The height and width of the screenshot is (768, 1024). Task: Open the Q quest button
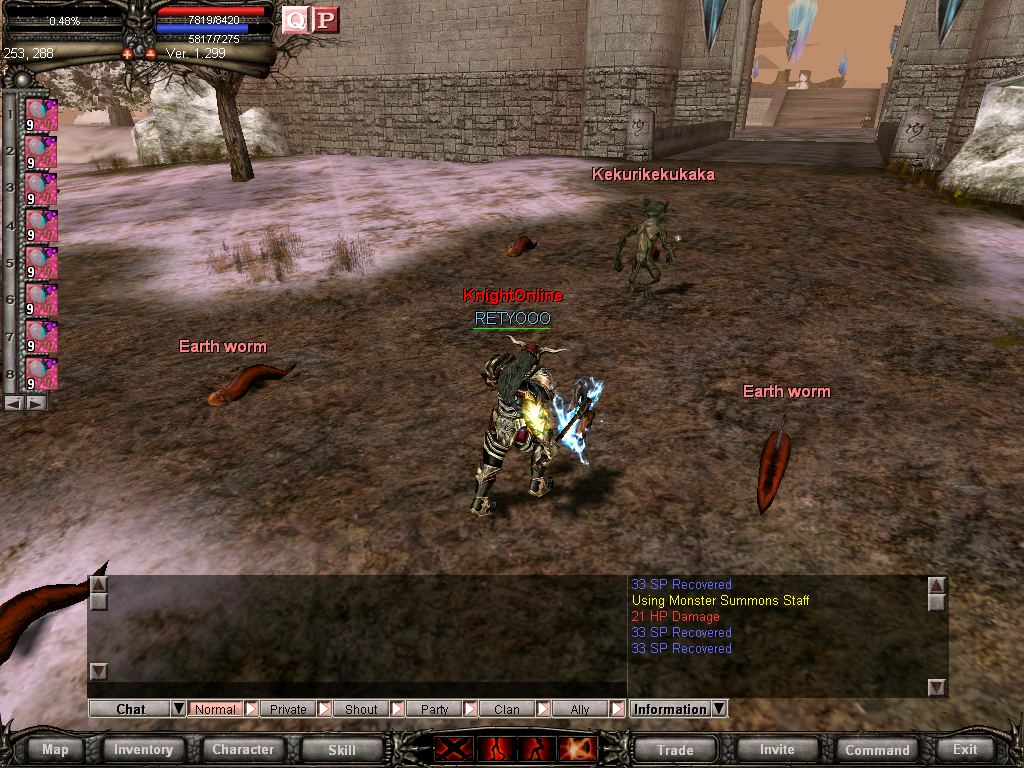(295, 20)
